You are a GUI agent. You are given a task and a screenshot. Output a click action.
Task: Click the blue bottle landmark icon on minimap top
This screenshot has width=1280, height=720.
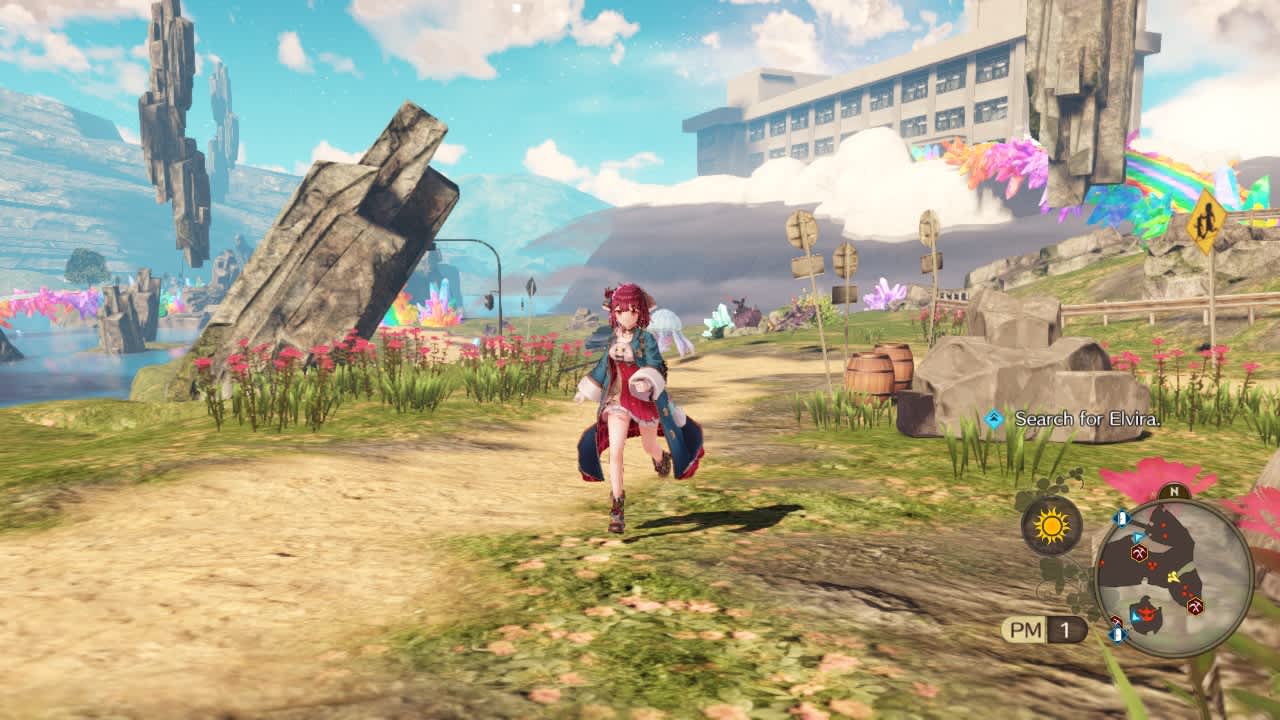[x=1121, y=517]
